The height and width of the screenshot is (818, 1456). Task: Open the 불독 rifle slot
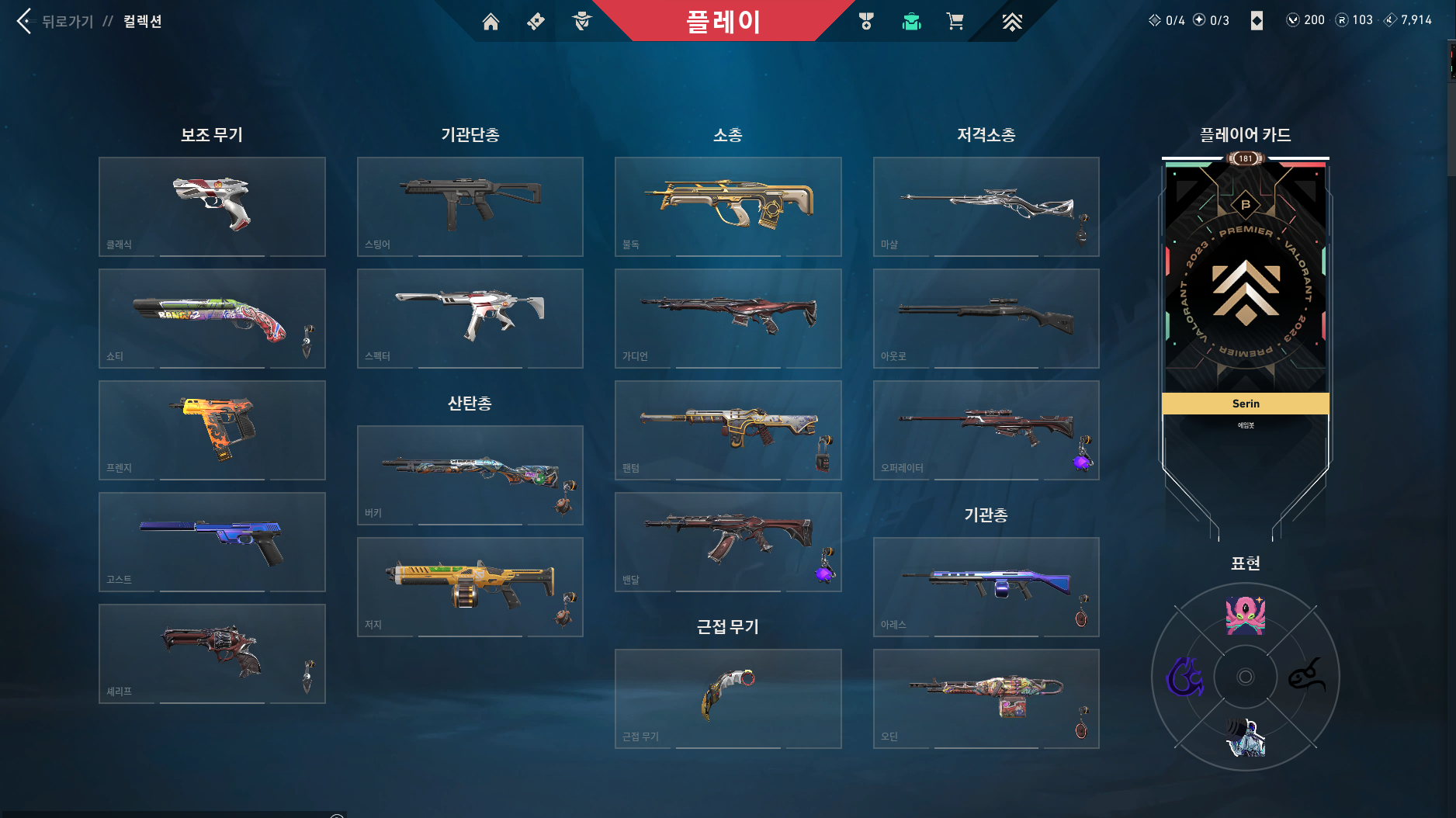728,206
